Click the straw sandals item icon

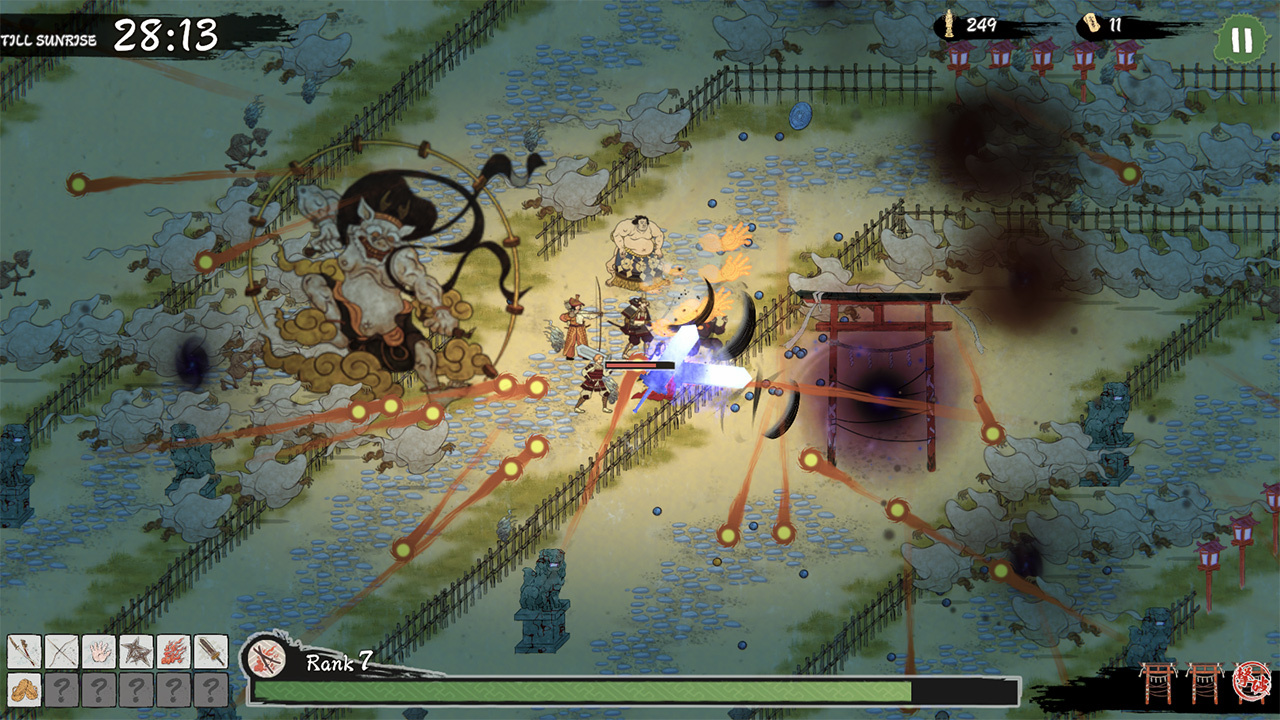click(22, 689)
